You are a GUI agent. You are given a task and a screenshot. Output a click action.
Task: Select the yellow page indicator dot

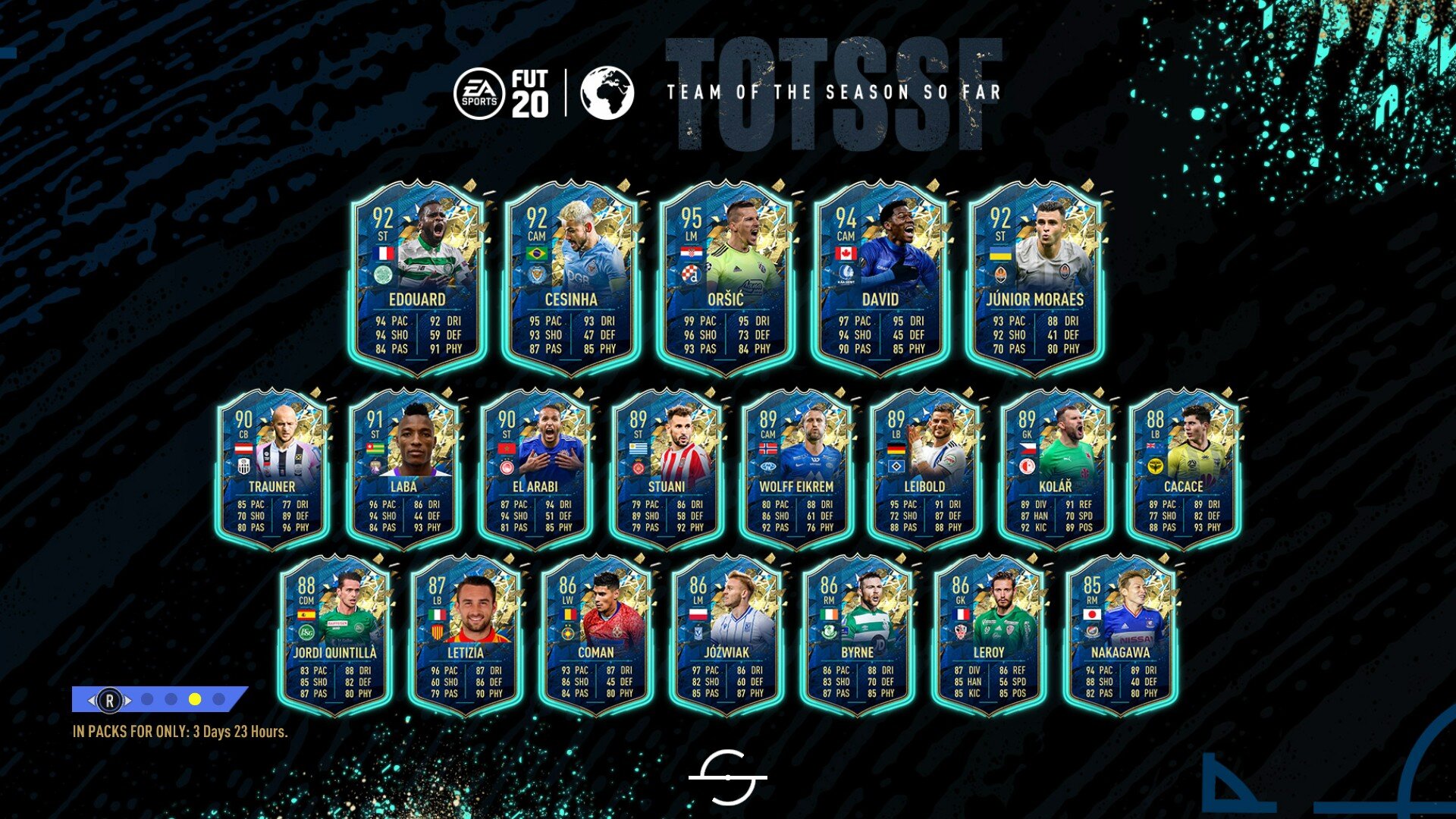coord(195,699)
